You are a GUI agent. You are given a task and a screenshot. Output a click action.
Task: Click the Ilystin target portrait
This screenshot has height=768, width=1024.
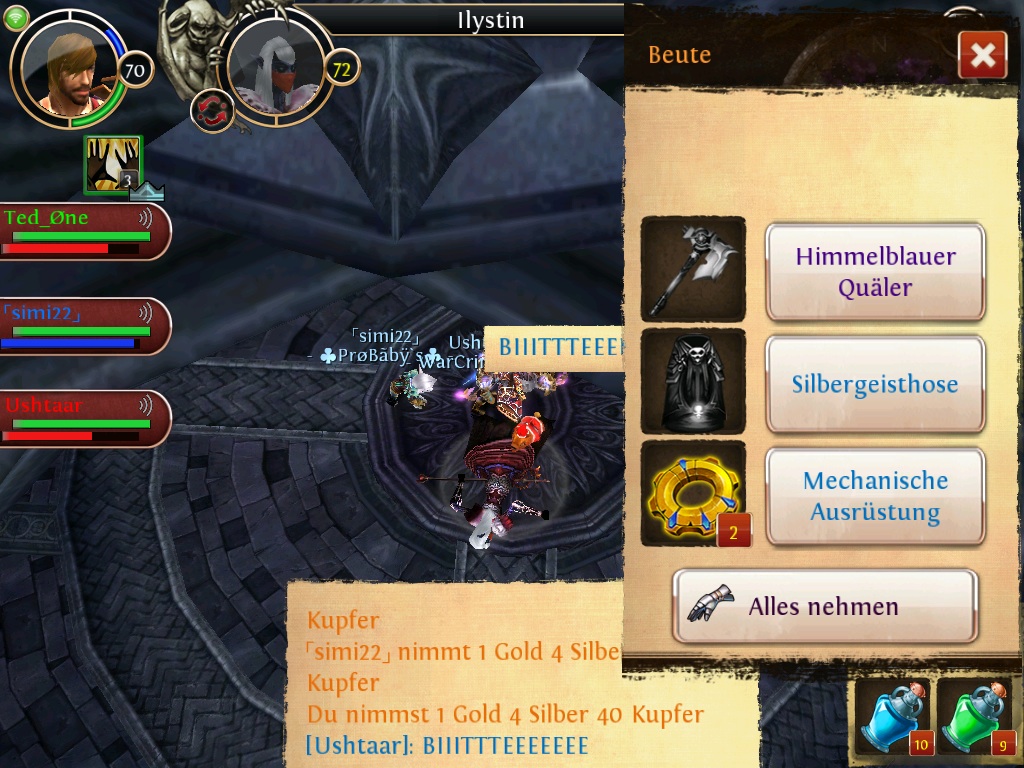point(276,68)
